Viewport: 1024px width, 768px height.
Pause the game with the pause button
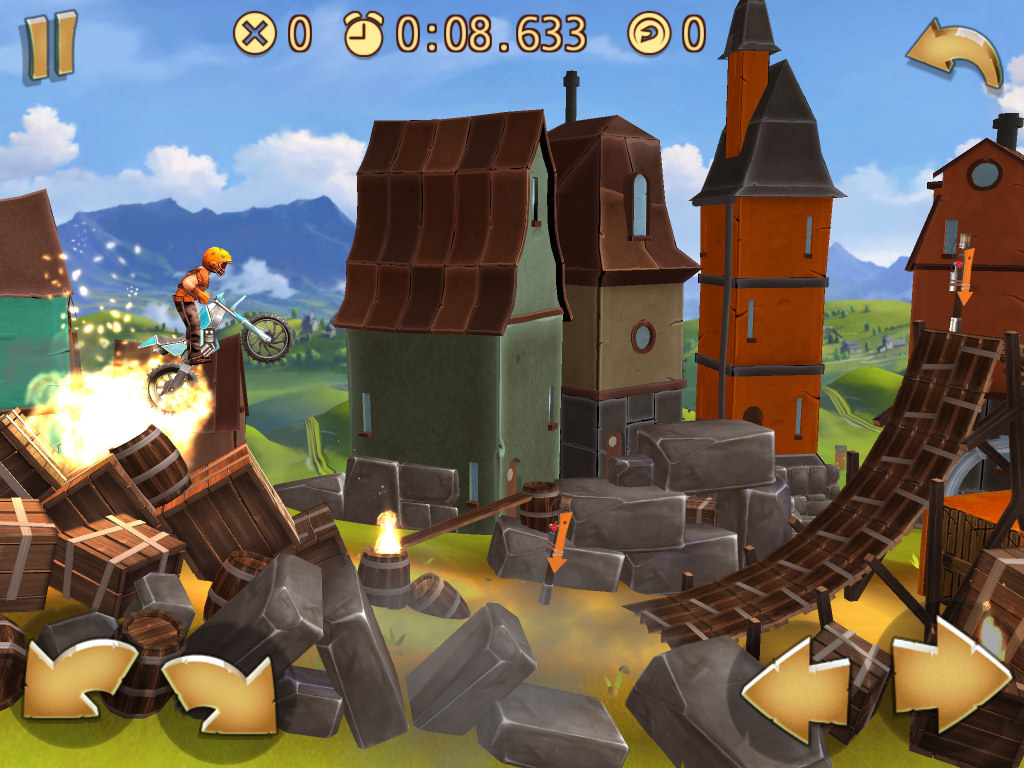click(x=50, y=44)
